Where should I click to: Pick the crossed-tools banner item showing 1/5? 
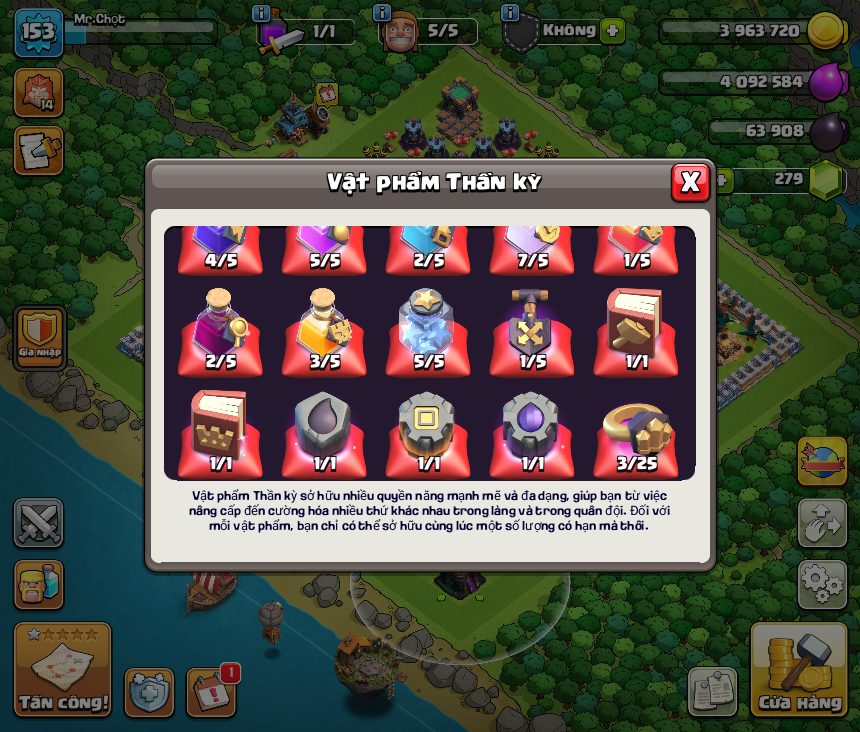(x=531, y=325)
